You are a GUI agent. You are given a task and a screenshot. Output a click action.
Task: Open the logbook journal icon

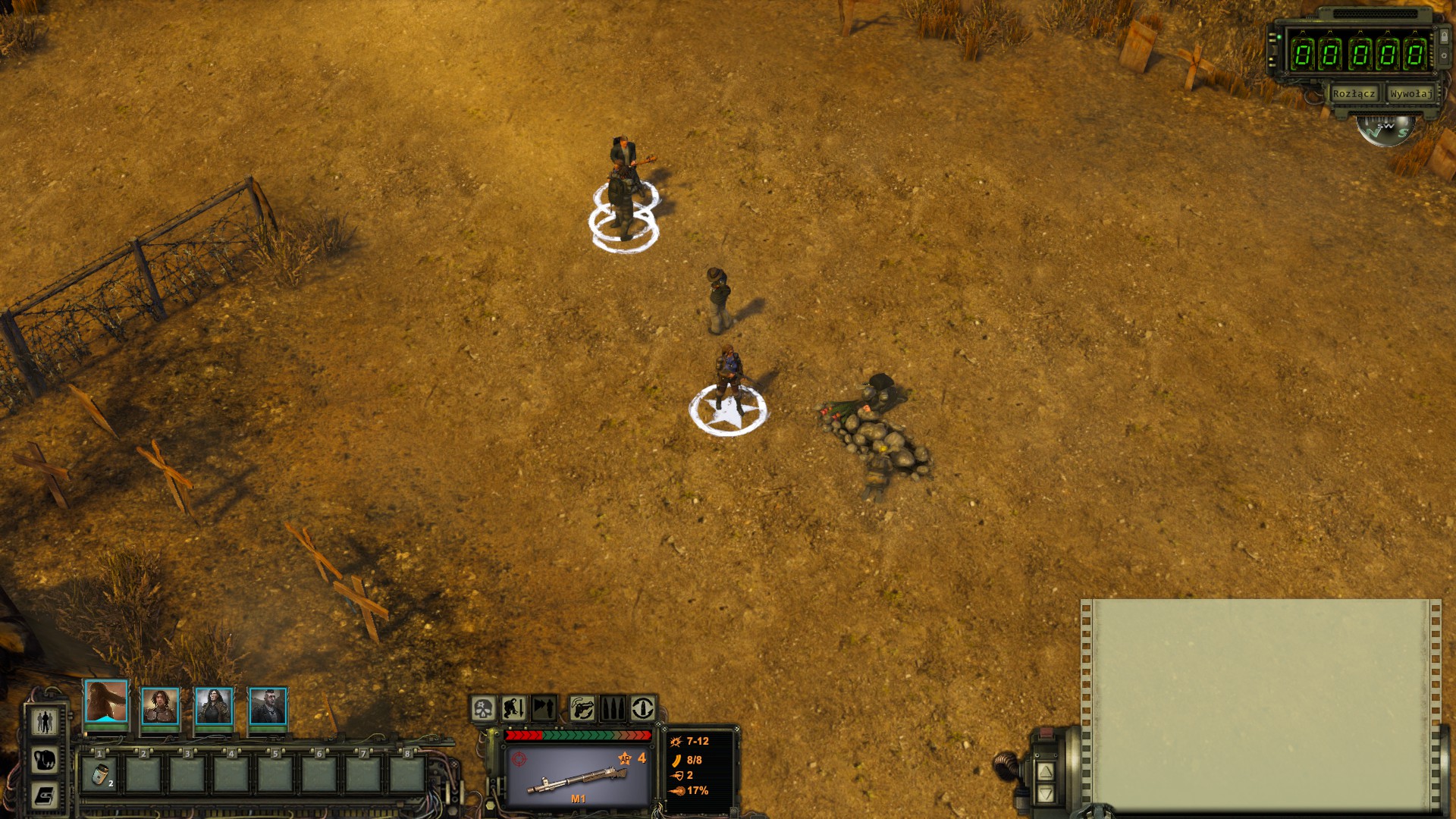pyautogui.click(x=45, y=795)
